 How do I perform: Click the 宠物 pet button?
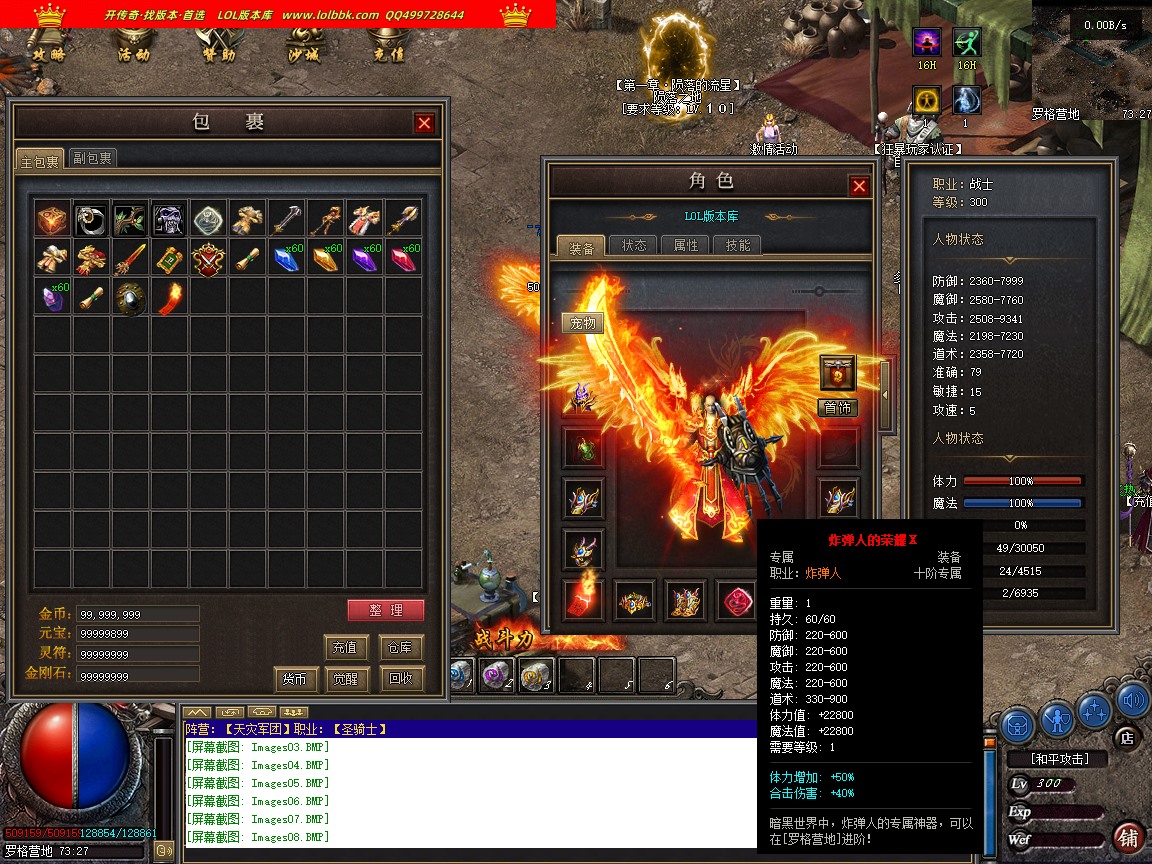coord(582,323)
